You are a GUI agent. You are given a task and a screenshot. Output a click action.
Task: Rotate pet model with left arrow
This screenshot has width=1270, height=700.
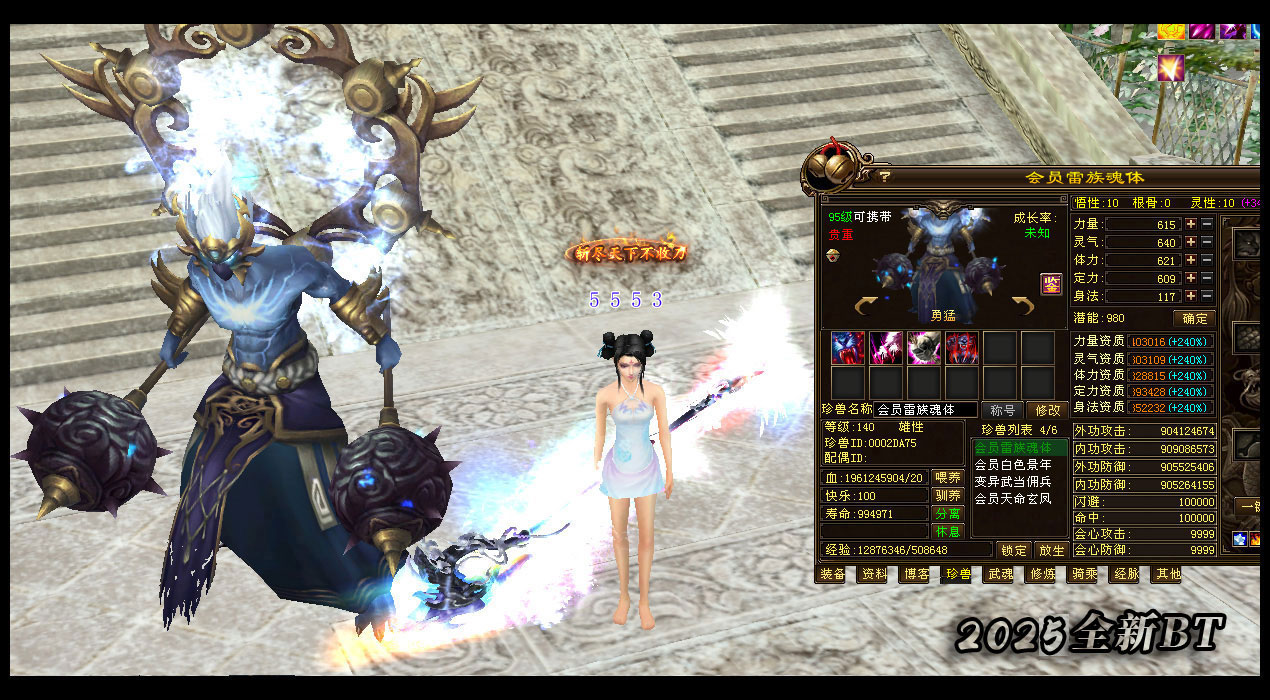click(x=866, y=305)
